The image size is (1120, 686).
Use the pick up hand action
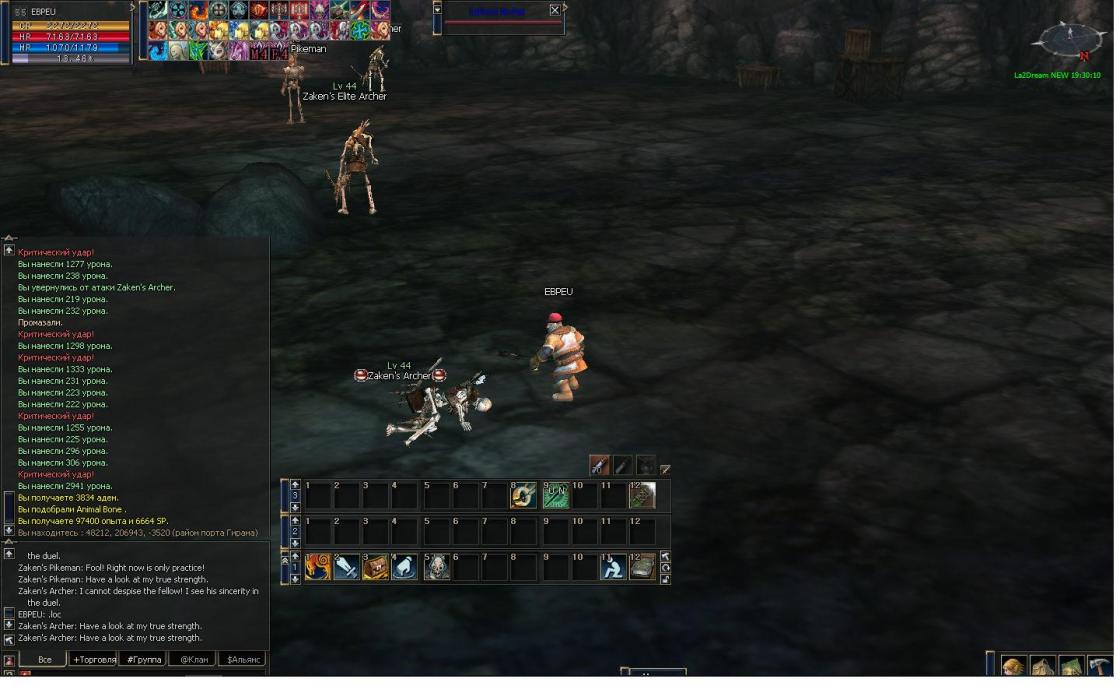point(405,567)
